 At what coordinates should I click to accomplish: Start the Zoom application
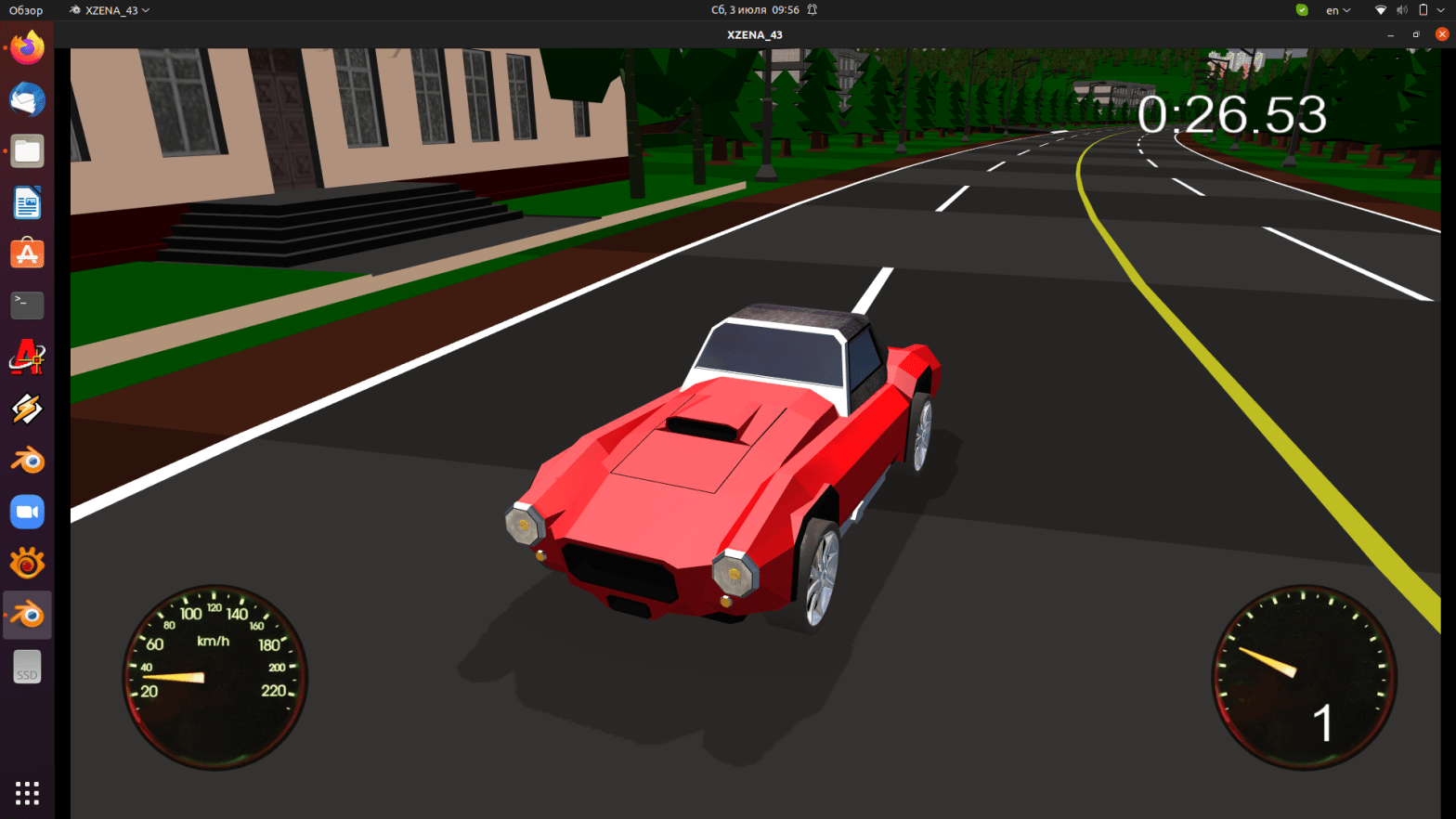(27, 511)
